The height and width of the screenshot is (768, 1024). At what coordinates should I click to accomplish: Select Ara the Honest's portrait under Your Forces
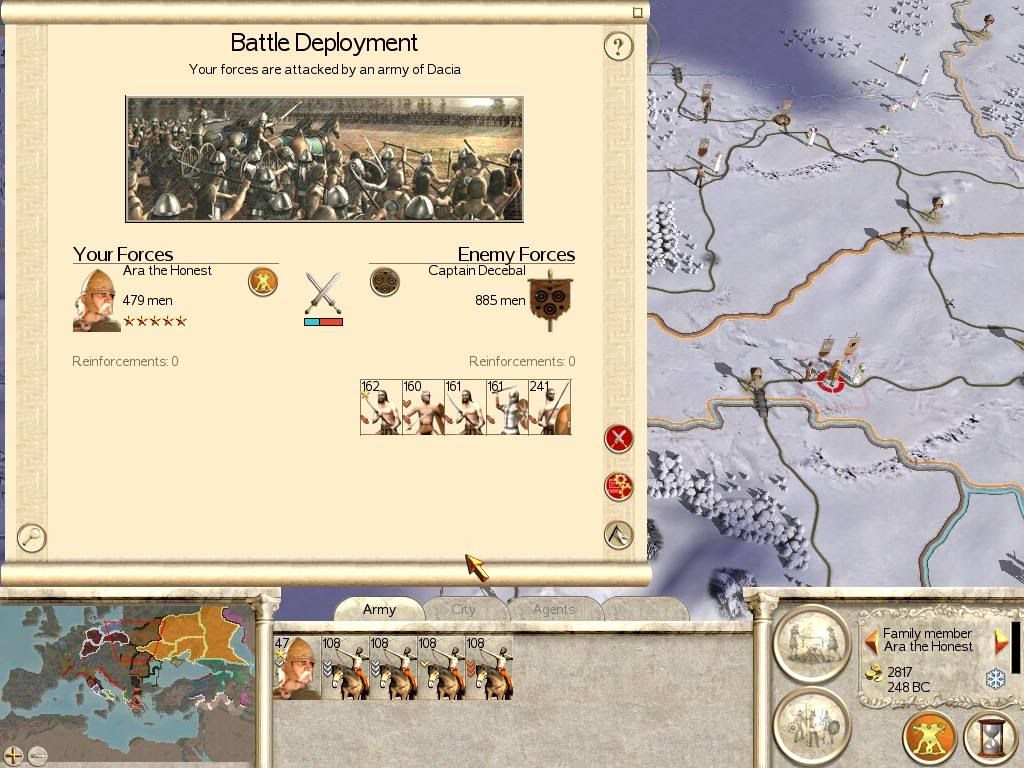pos(96,298)
